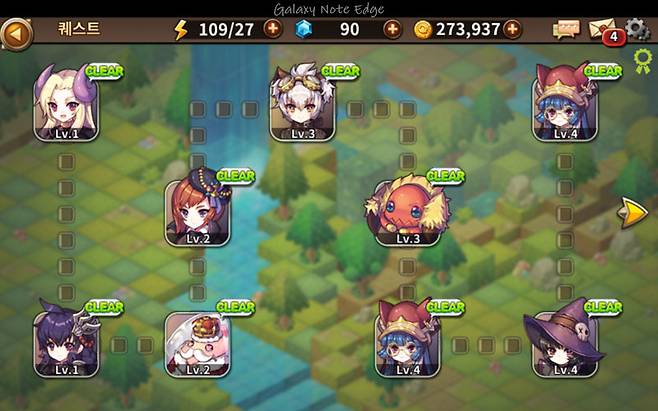Go to next quest page with yellow arrow
This screenshot has width=658, height=411.
pos(633,212)
